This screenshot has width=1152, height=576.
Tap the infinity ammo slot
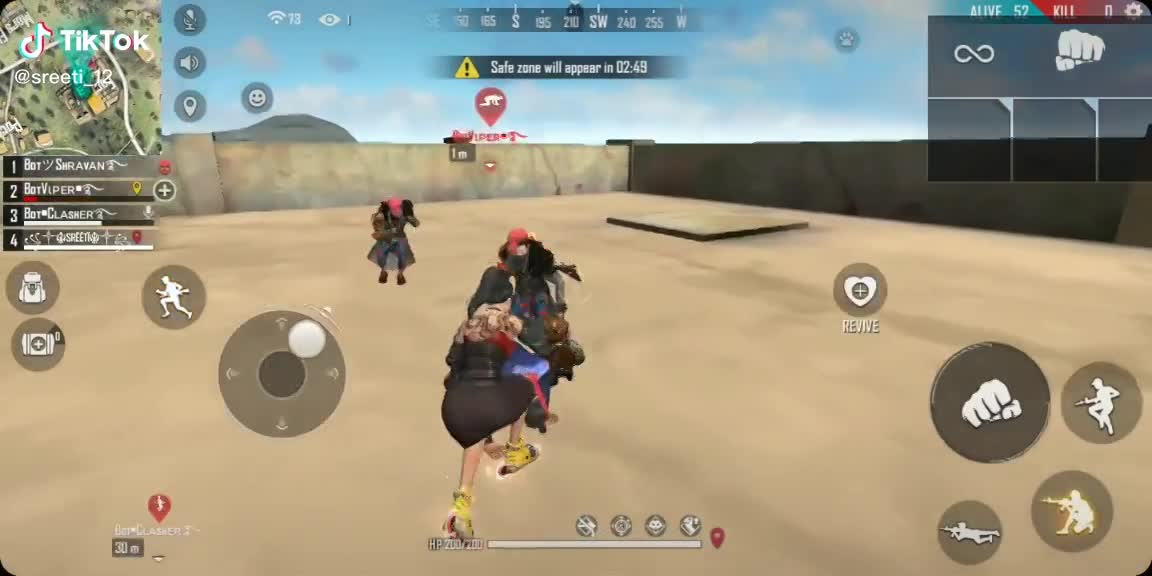(x=973, y=54)
